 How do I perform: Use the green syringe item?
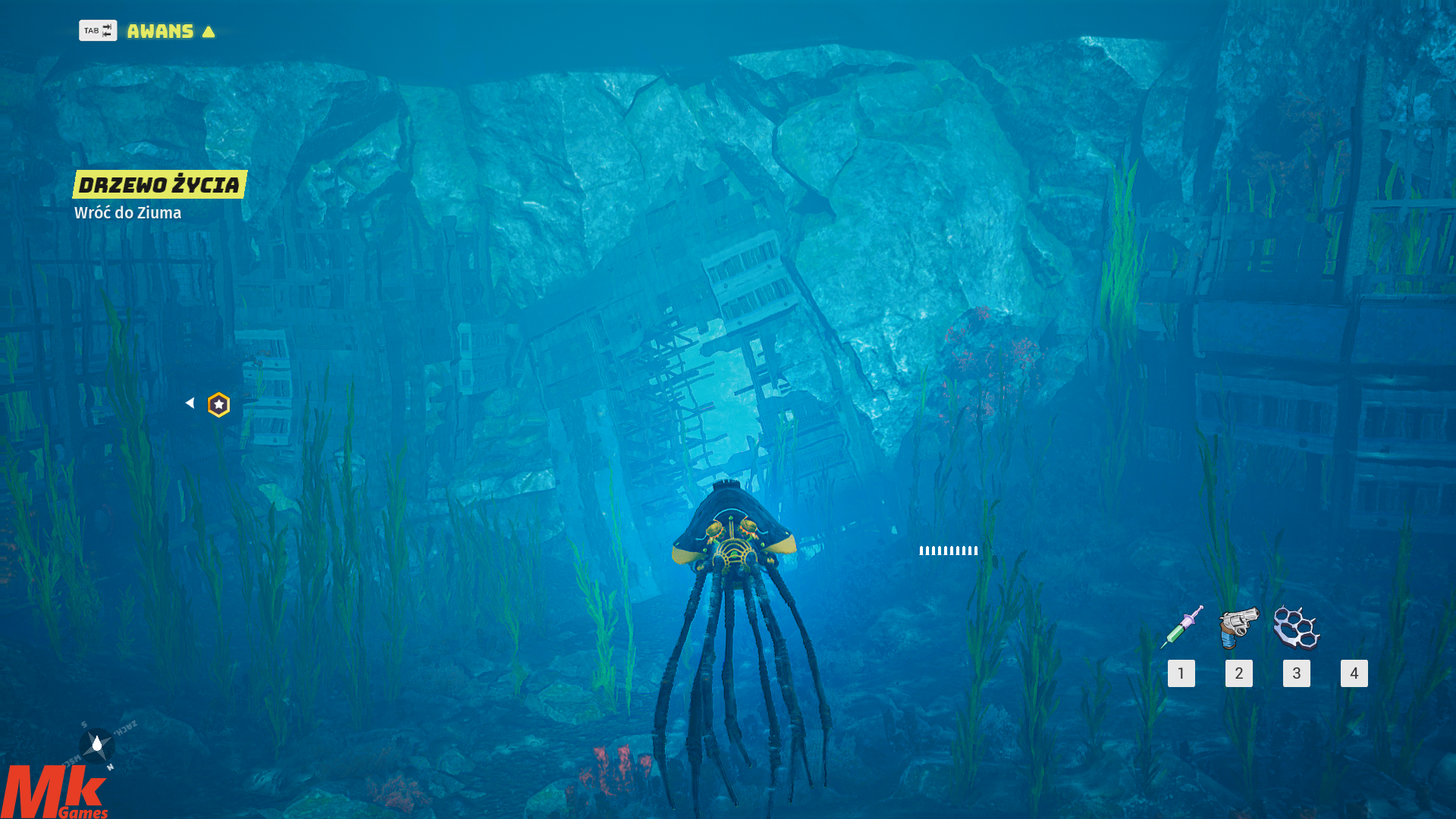1181,627
